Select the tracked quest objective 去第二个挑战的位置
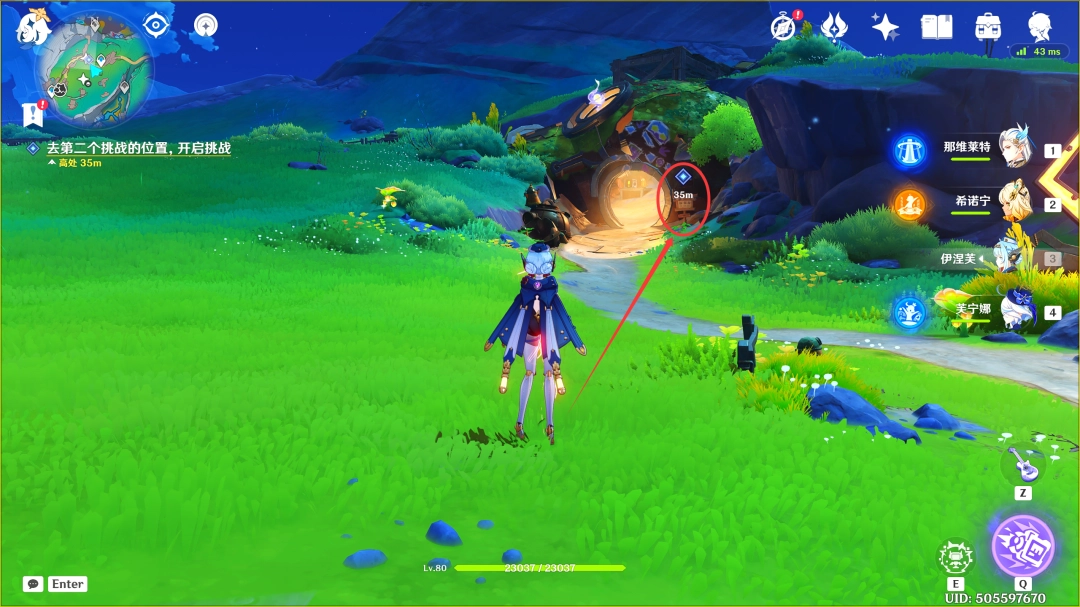 (138, 148)
